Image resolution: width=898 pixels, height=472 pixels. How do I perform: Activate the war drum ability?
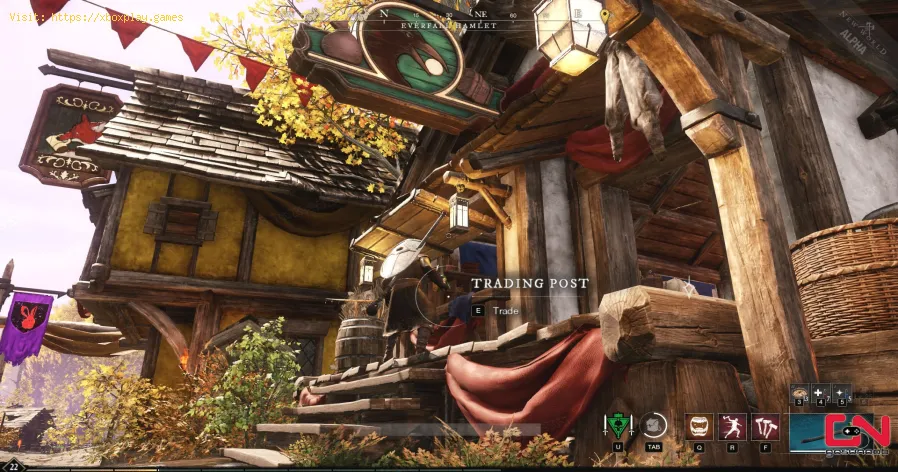click(x=699, y=427)
